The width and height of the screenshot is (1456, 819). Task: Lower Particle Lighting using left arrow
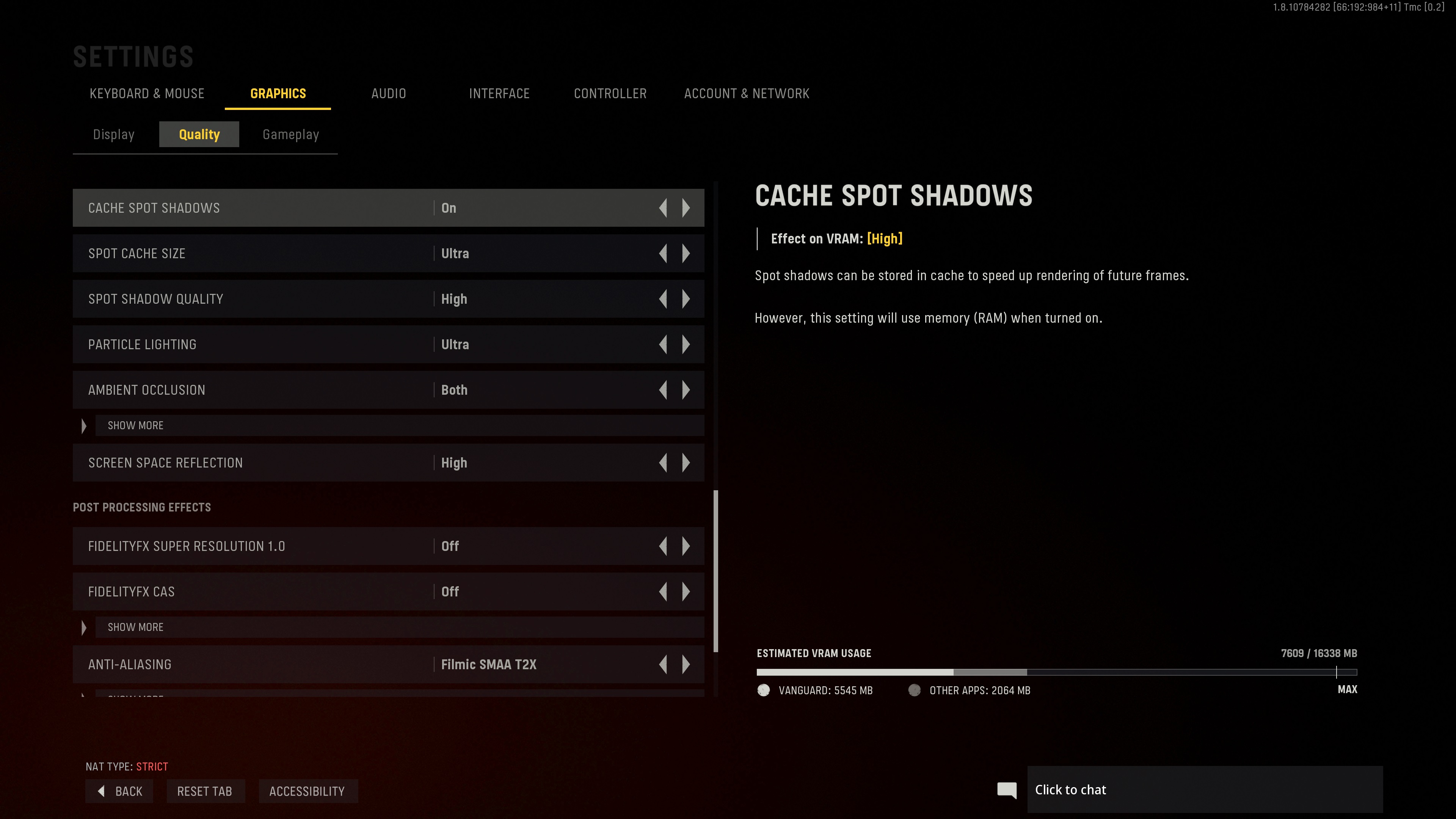point(663,345)
